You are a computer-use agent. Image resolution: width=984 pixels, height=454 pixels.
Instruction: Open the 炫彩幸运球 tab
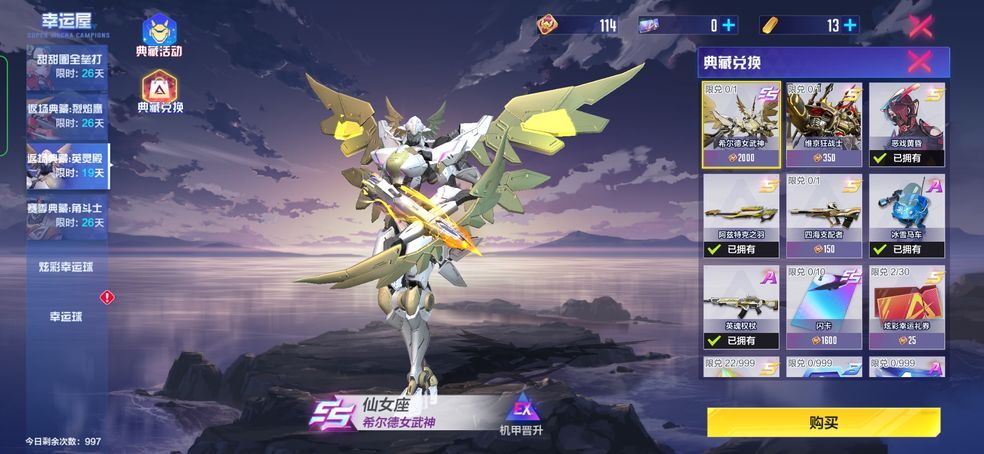point(67,267)
